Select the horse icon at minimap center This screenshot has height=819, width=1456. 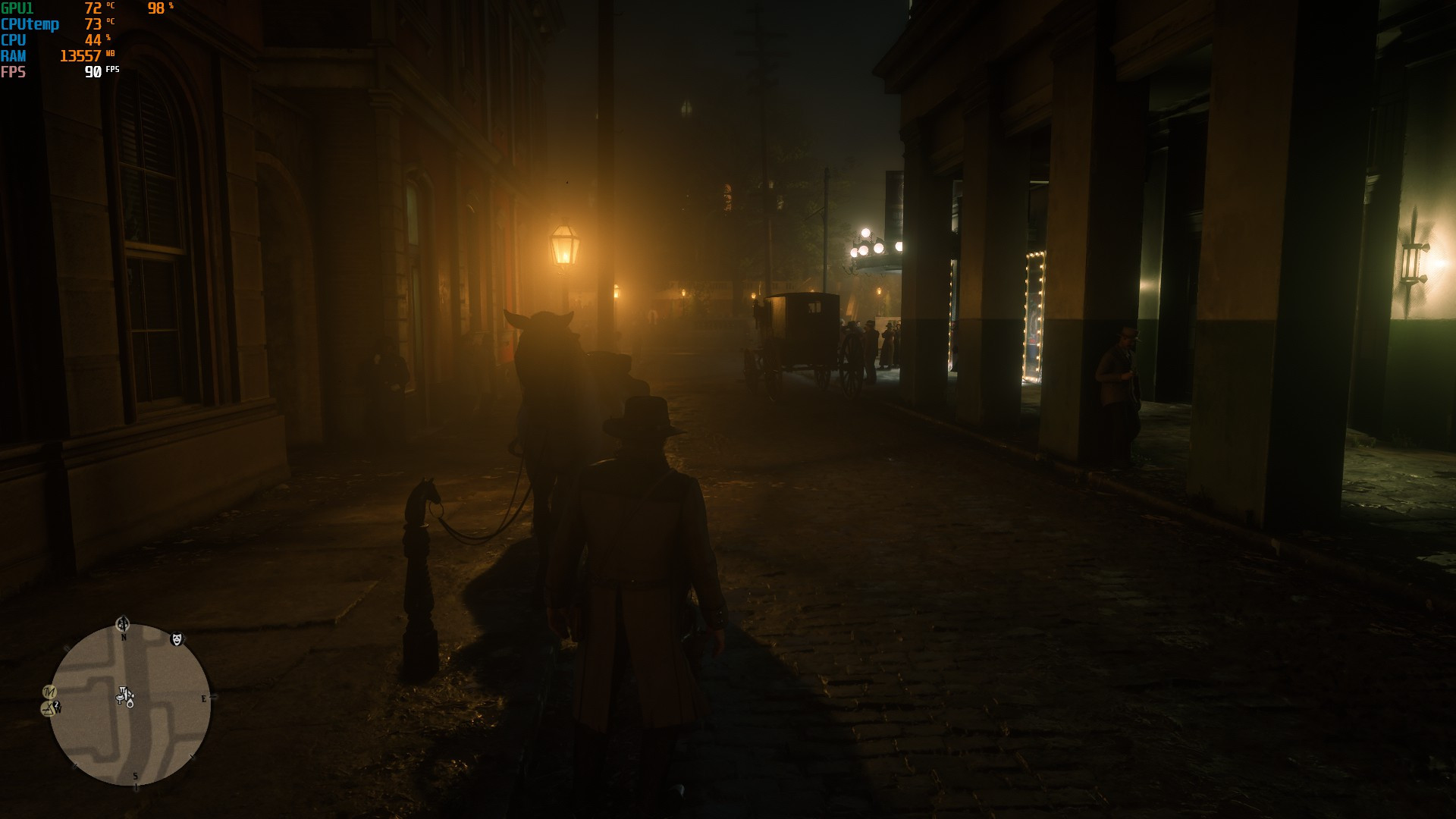point(124,696)
